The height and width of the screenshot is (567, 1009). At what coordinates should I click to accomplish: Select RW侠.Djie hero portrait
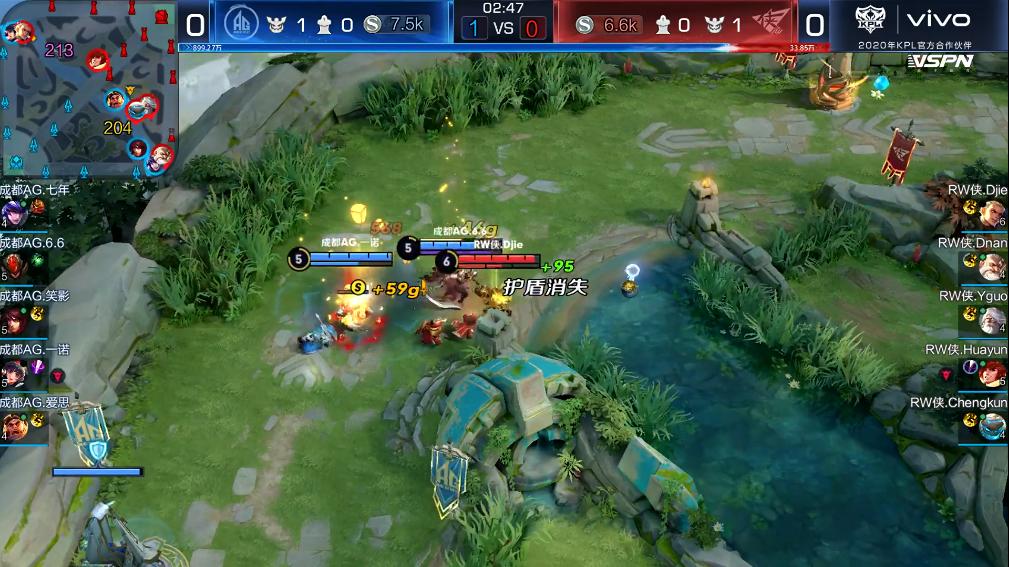pyautogui.click(x=992, y=213)
